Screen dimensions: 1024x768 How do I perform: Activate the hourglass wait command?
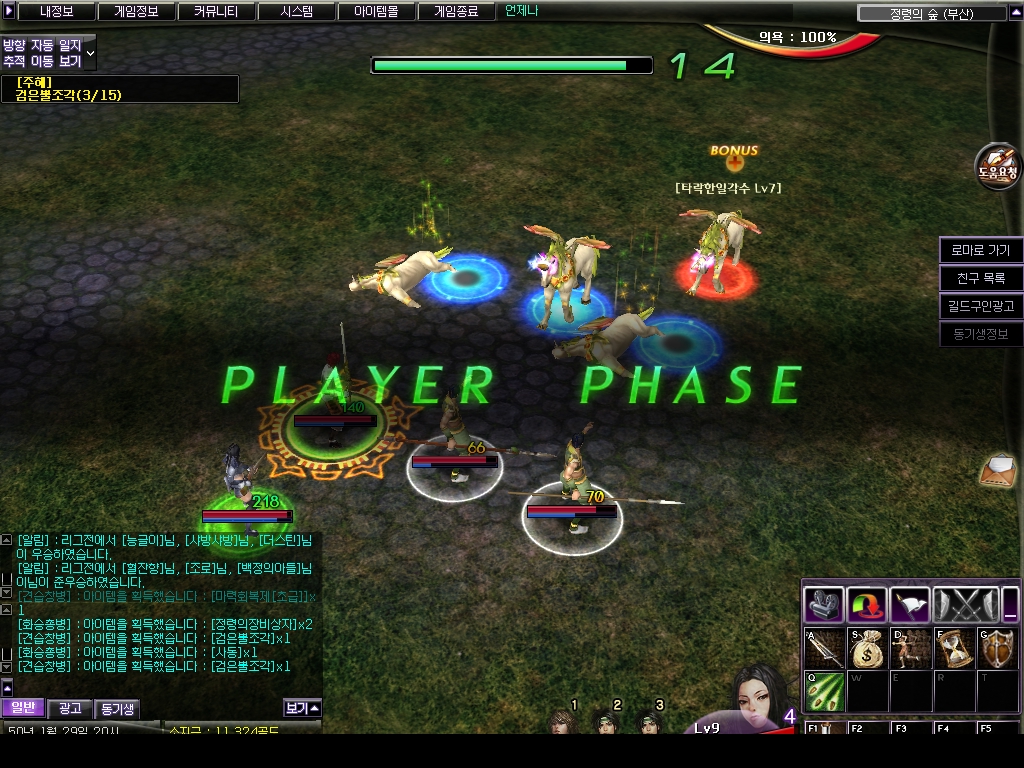[953, 649]
